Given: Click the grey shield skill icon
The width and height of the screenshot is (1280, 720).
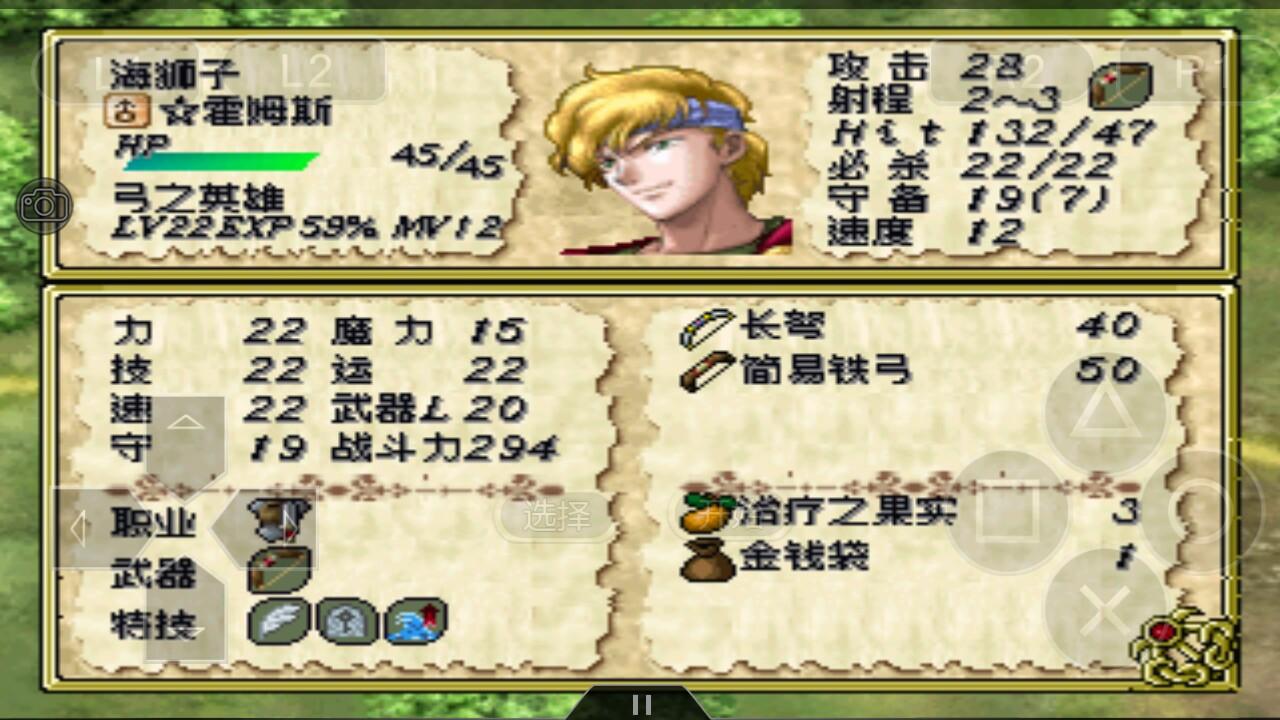Looking at the screenshot, I should point(347,621).
